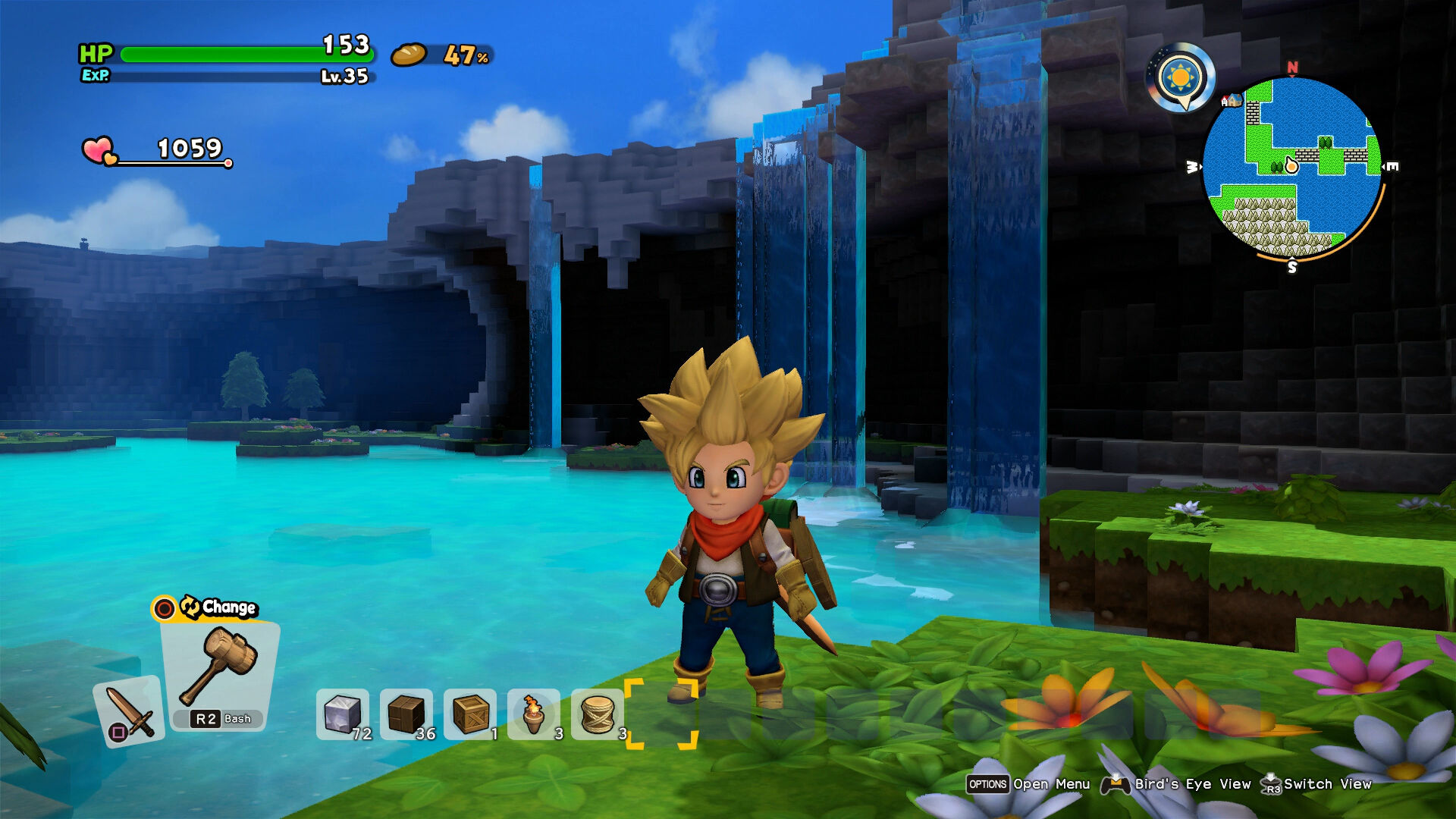Select the straw bale hotbar slot
This screenshot has width=1456, height=819.
[x=598, y=714]
